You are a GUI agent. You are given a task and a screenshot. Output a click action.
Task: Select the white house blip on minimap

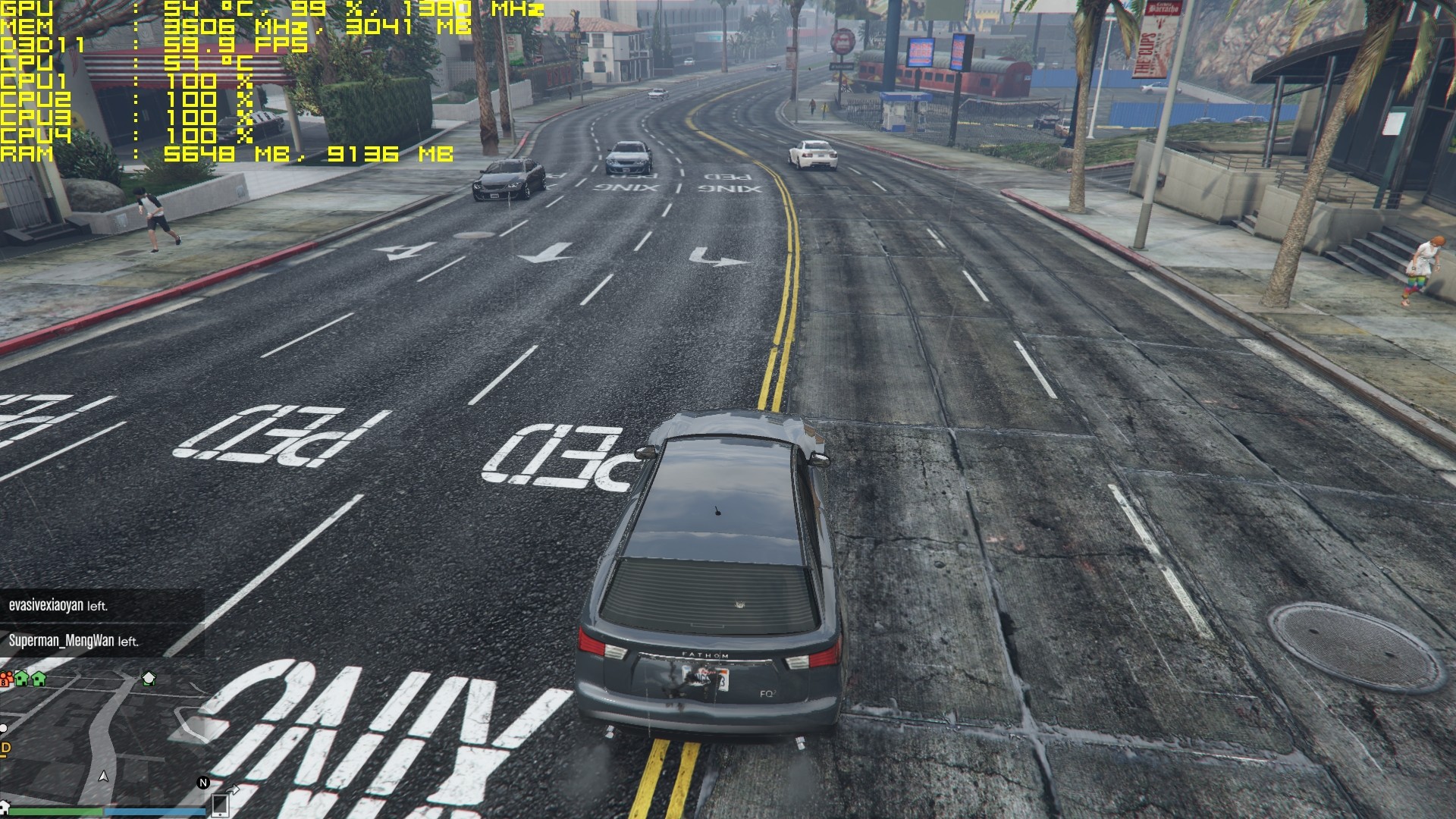(x=149, y=679)
